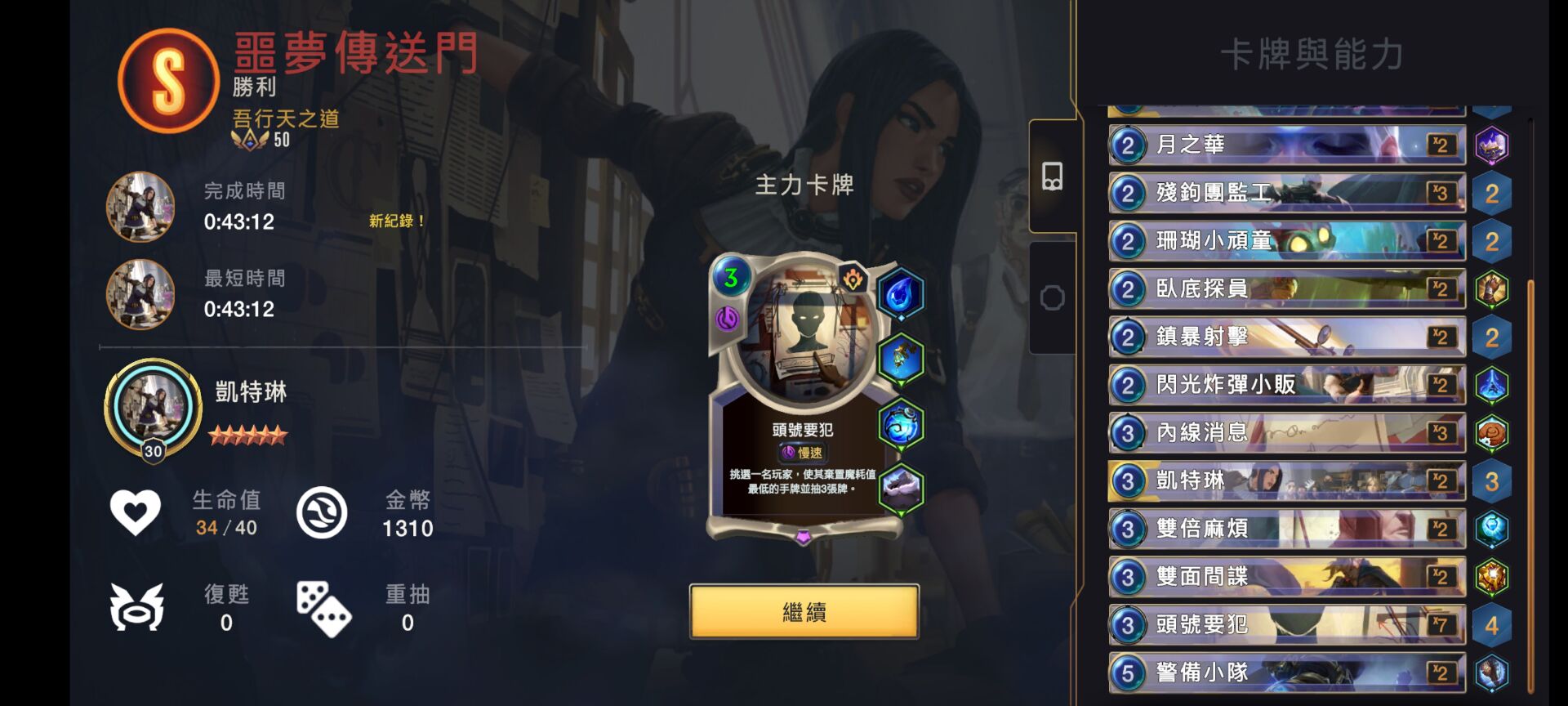View 頭號要犯 row in the card list

coord(1286,625)
